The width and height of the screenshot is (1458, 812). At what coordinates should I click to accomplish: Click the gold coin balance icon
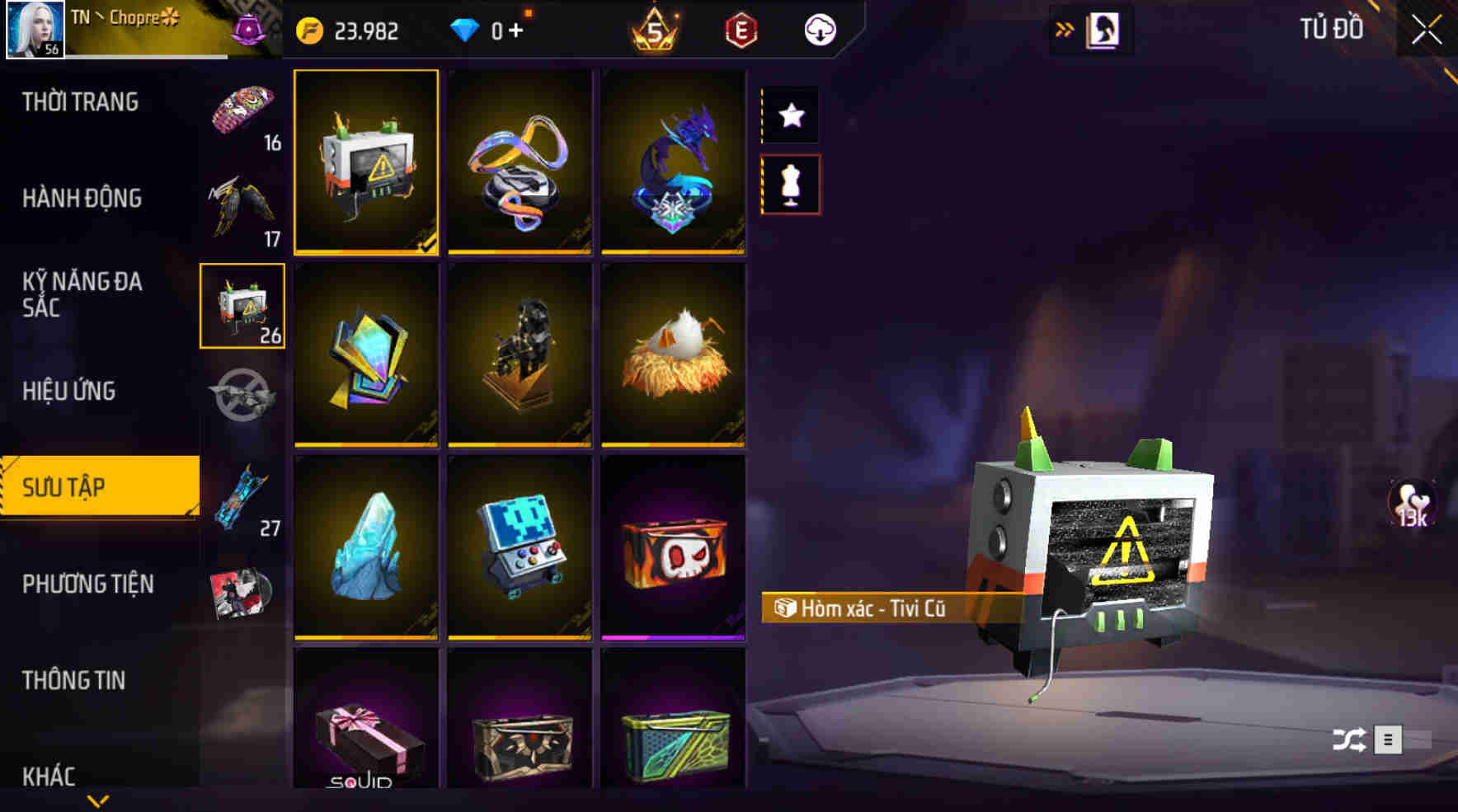(x=309, y=30)
